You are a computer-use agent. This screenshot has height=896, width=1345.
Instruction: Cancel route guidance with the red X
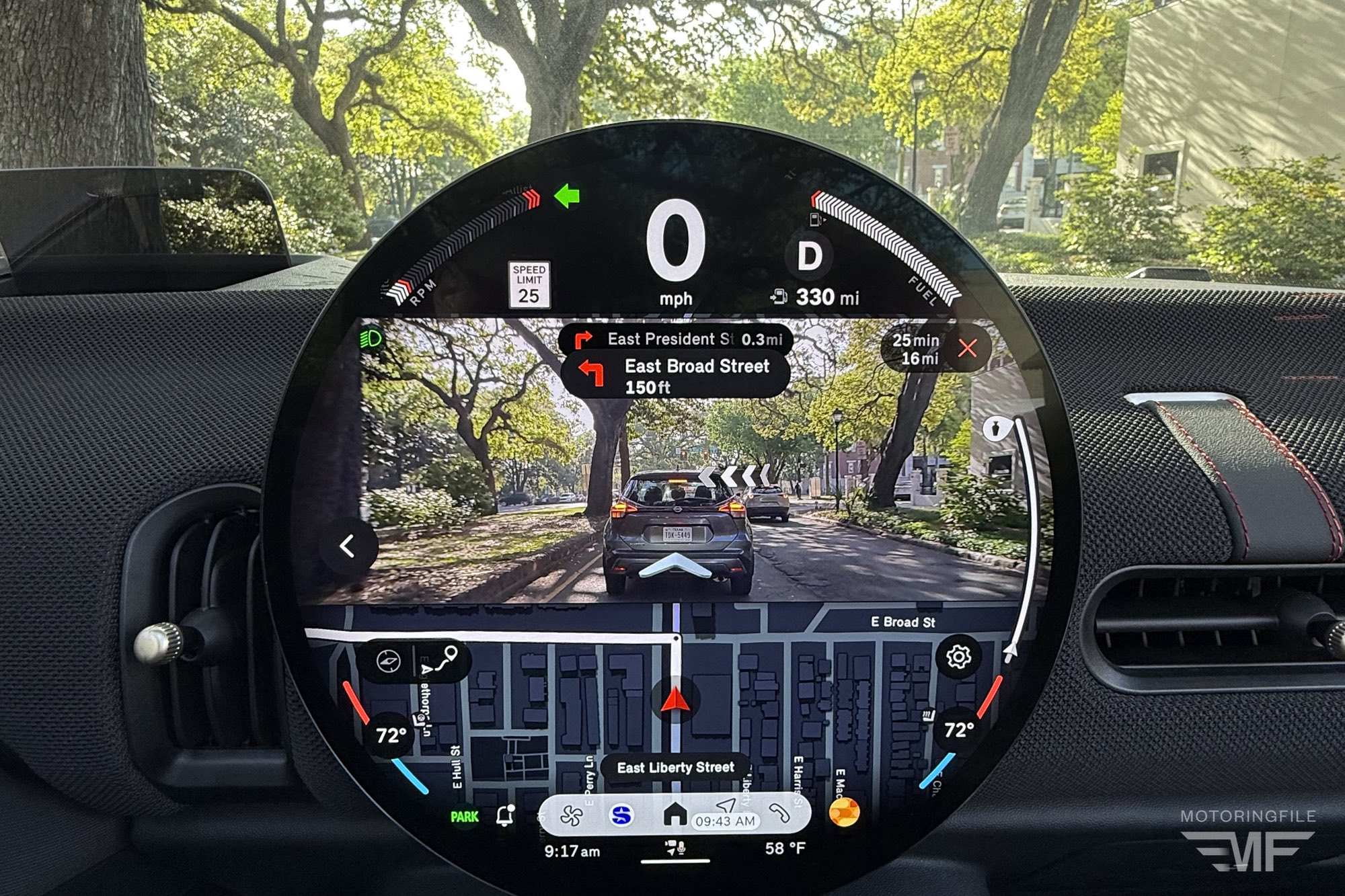[967, 348]
